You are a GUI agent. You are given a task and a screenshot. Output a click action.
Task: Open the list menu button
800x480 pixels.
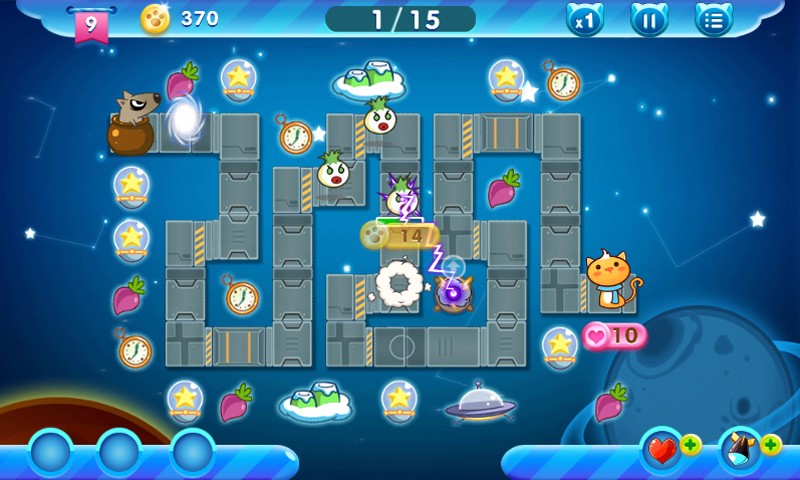point(713,20)
